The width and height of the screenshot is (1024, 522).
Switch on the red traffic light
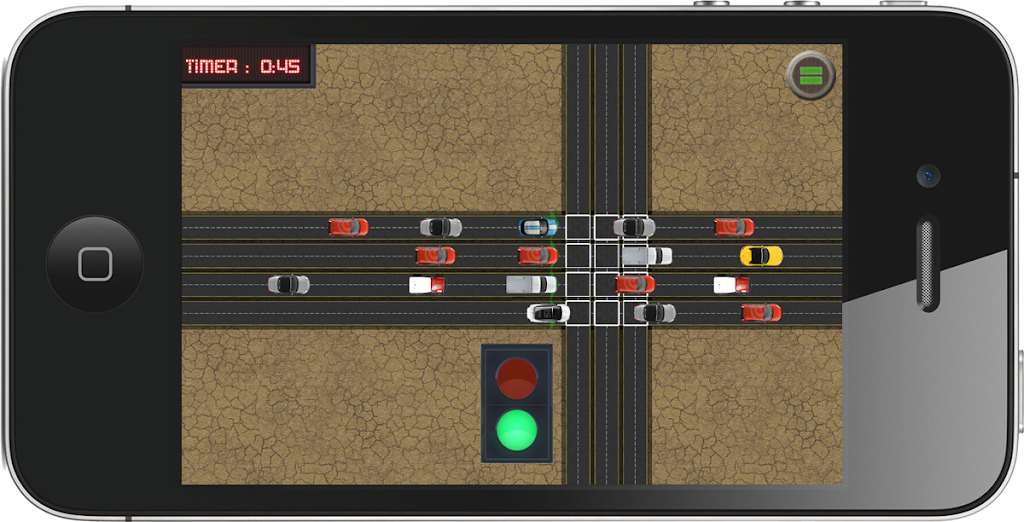517,378
